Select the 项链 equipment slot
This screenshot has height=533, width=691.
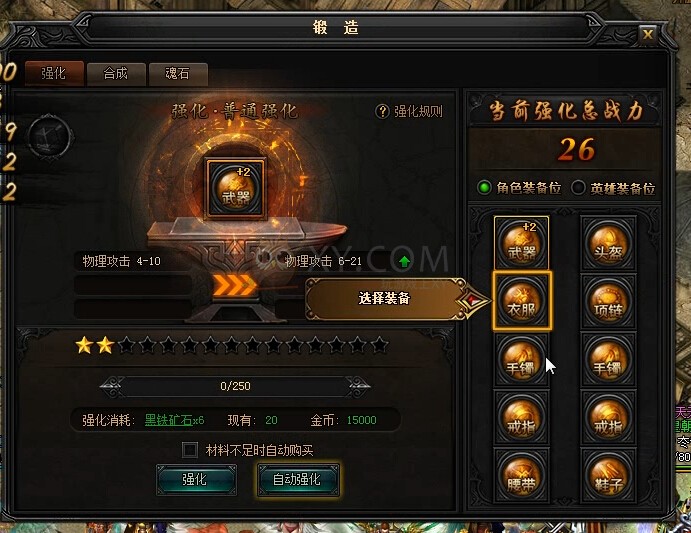click(x=609, y=300)
